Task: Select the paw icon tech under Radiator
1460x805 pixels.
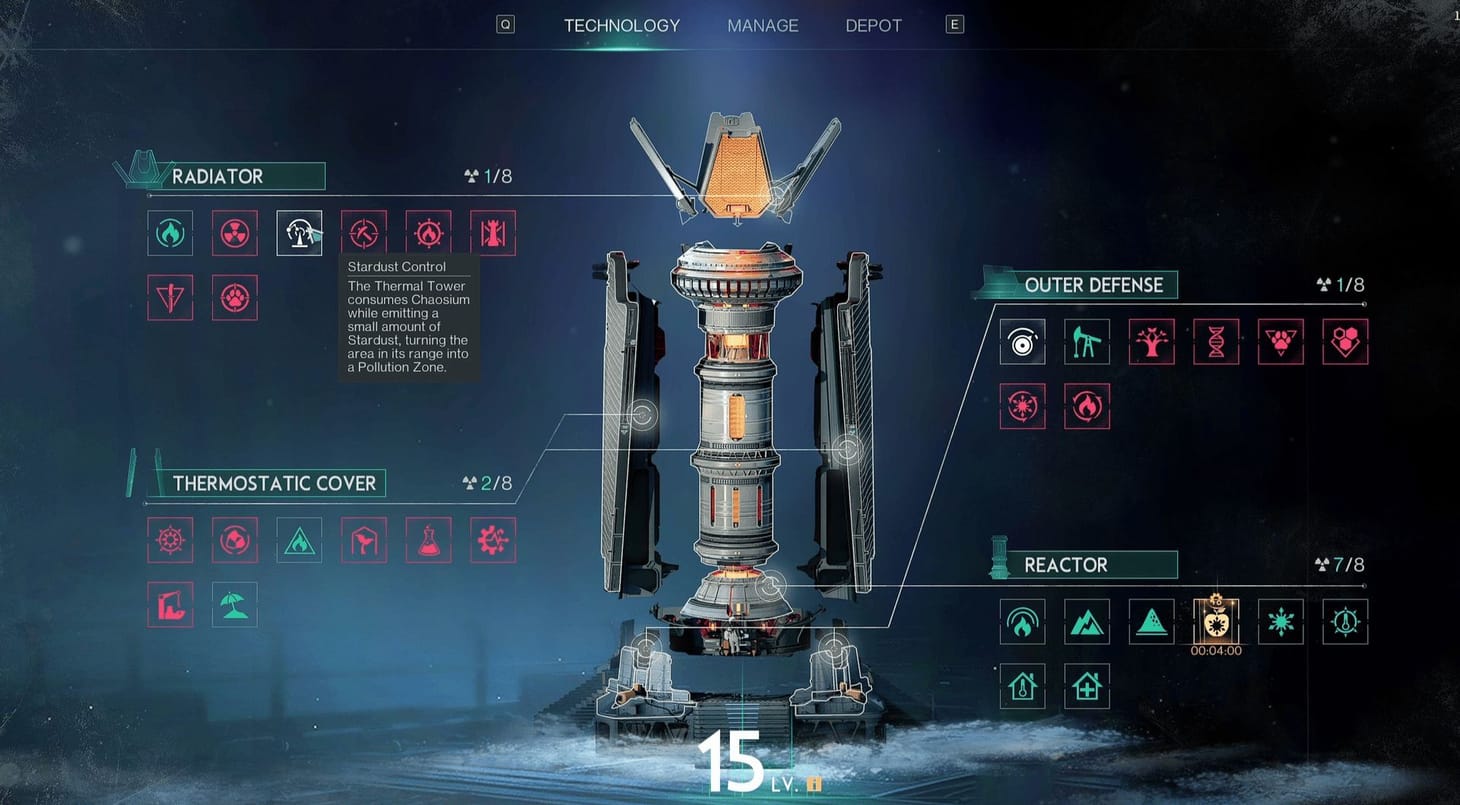Action: point(234,297)
